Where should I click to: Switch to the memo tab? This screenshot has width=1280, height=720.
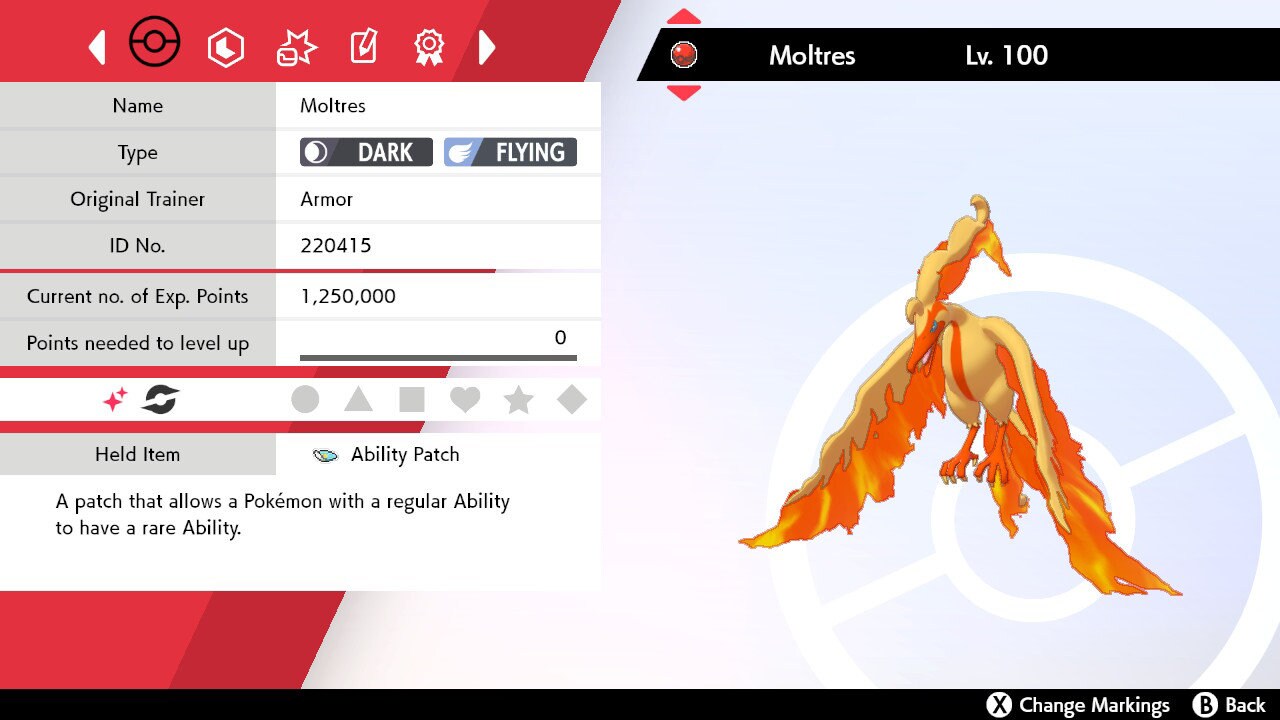pos(362,44)
